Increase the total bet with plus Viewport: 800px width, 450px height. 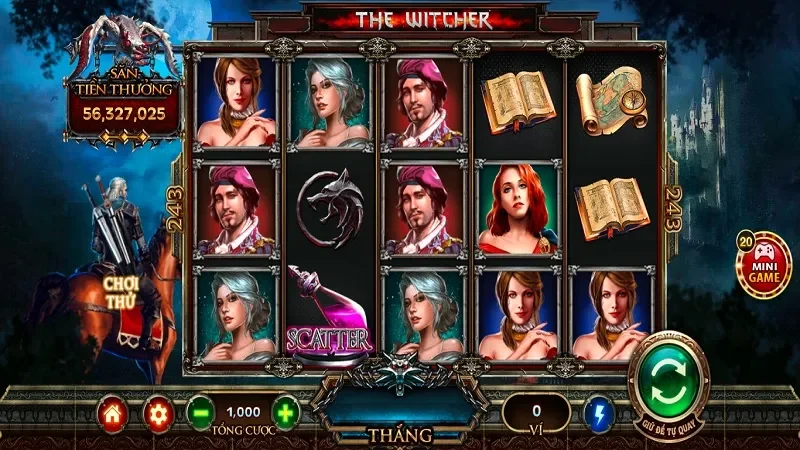coord(285,413)
